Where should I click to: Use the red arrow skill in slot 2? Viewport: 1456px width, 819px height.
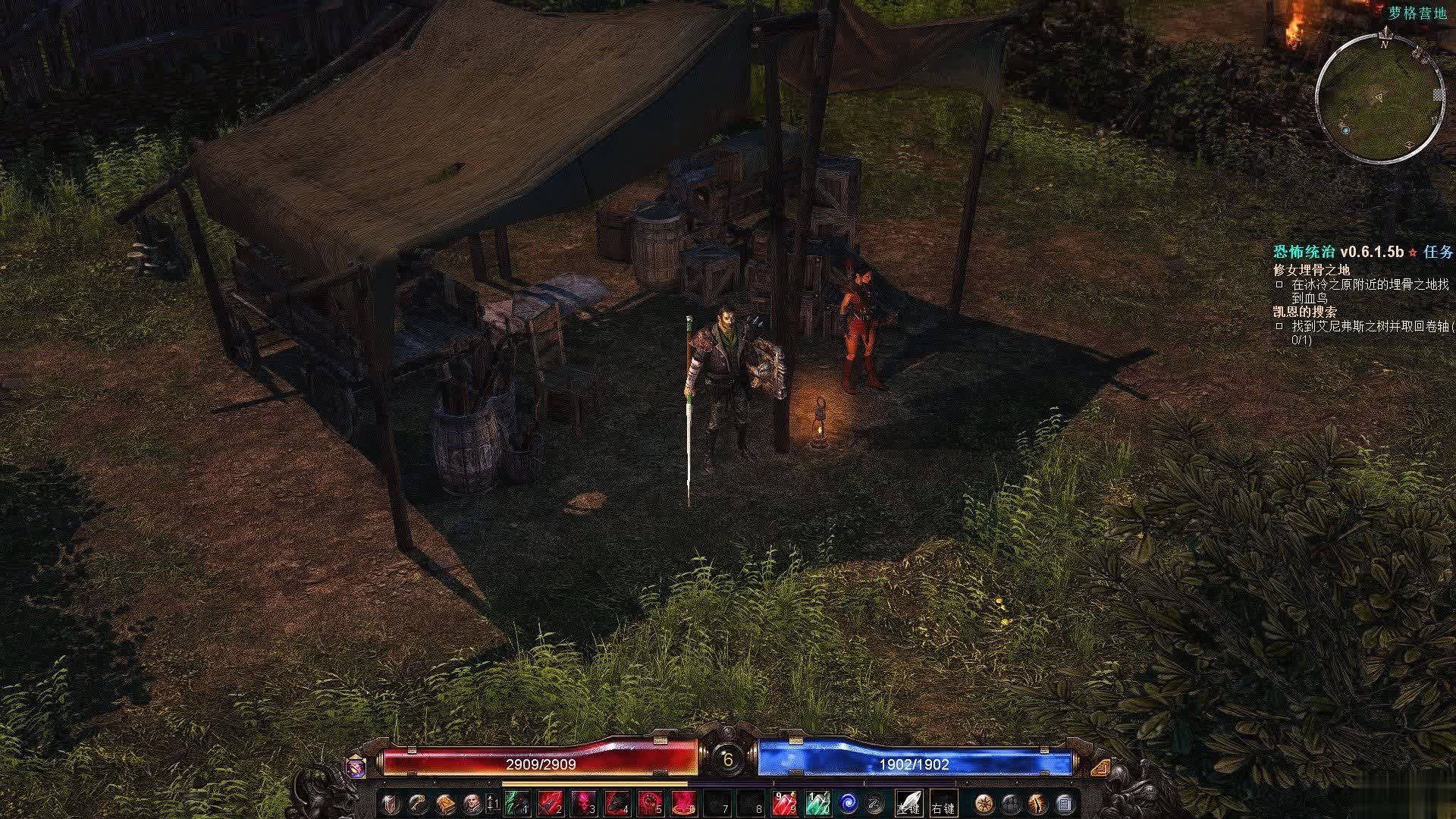pyautogui.click(x=551, y=803)
